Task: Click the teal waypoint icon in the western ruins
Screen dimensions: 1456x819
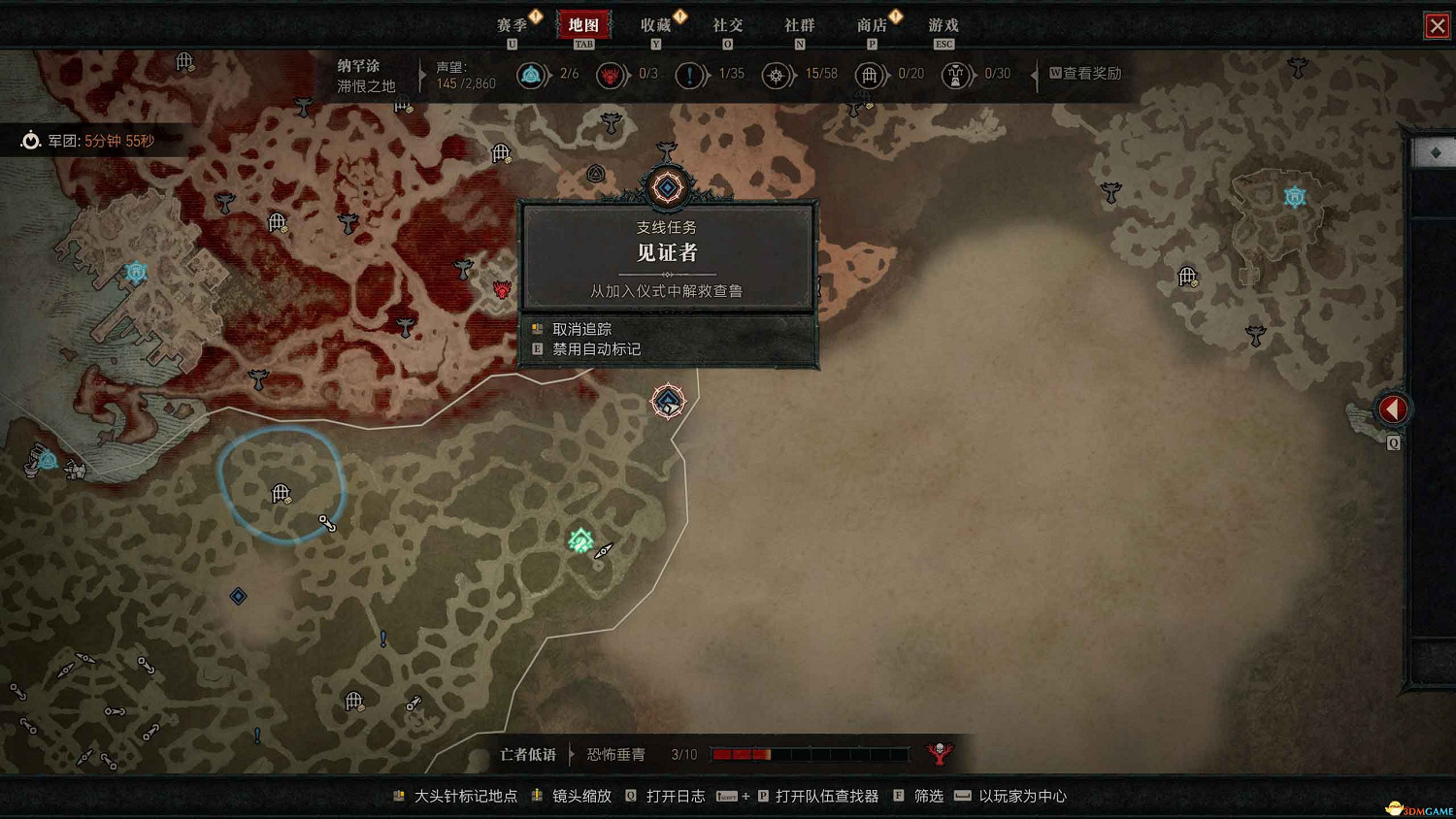Action: click(x=136, y=273)
